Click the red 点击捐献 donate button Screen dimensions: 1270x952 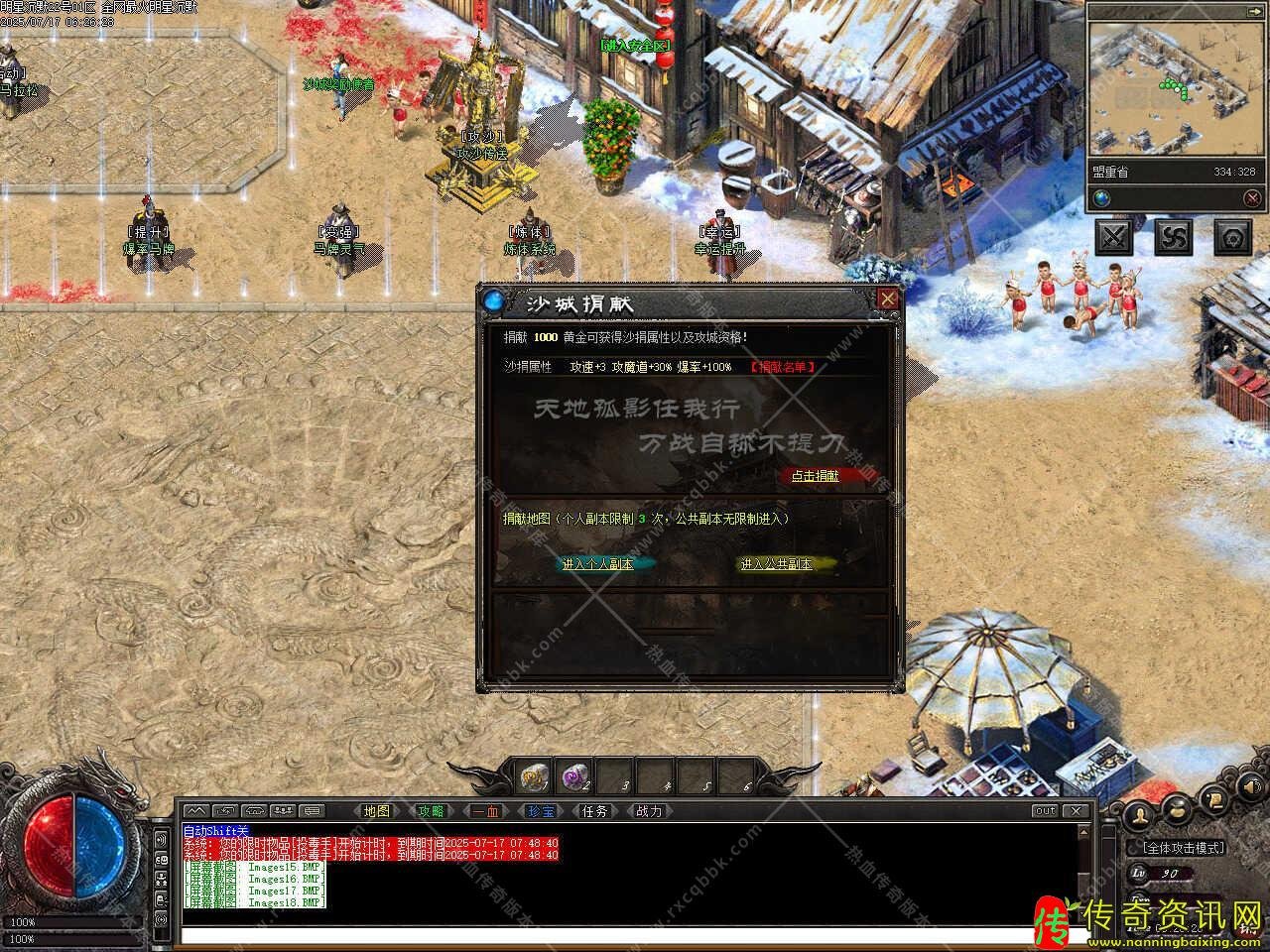[x=815, y=476]
